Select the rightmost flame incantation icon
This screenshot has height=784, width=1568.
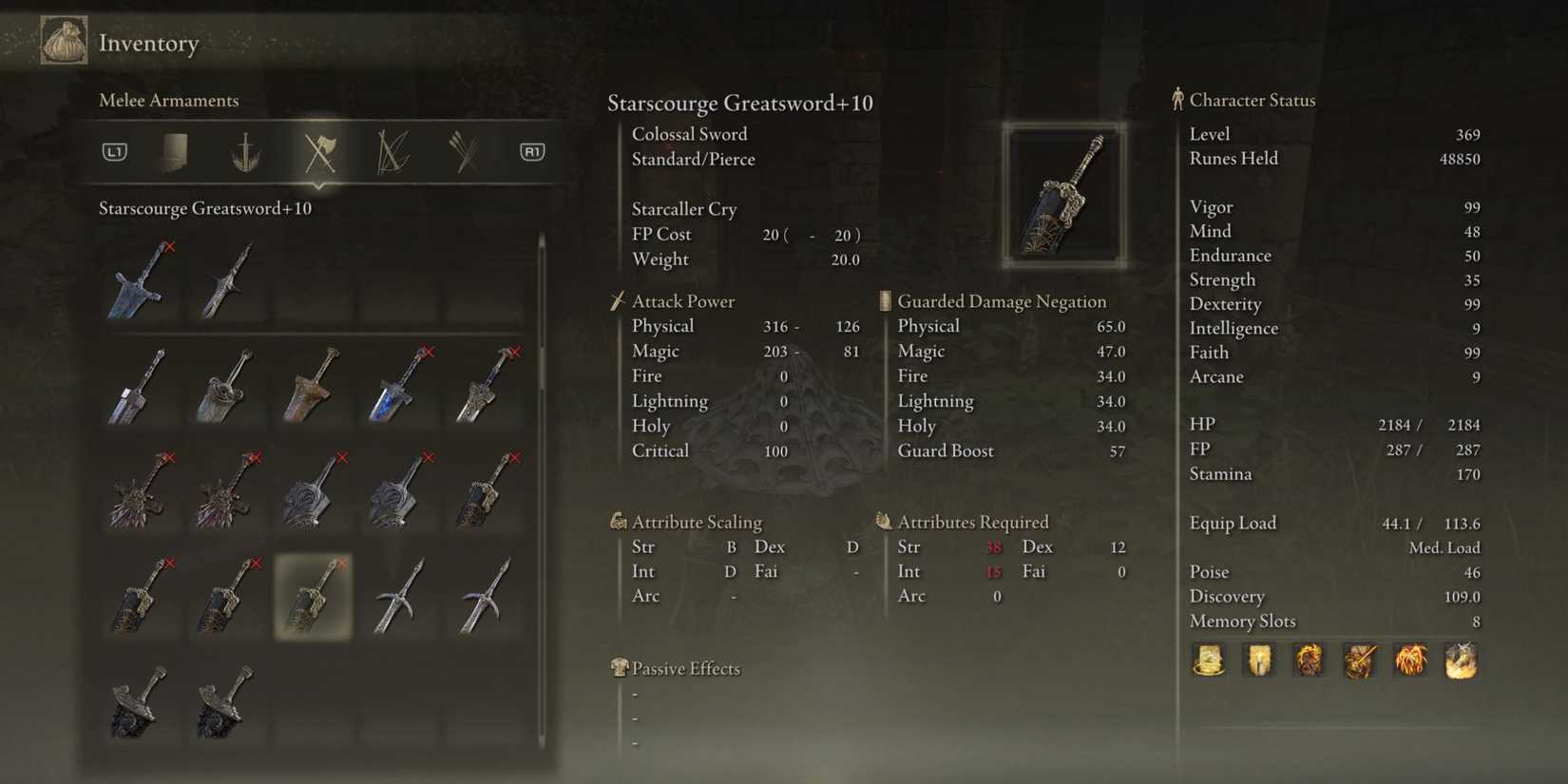(1462, 661)
